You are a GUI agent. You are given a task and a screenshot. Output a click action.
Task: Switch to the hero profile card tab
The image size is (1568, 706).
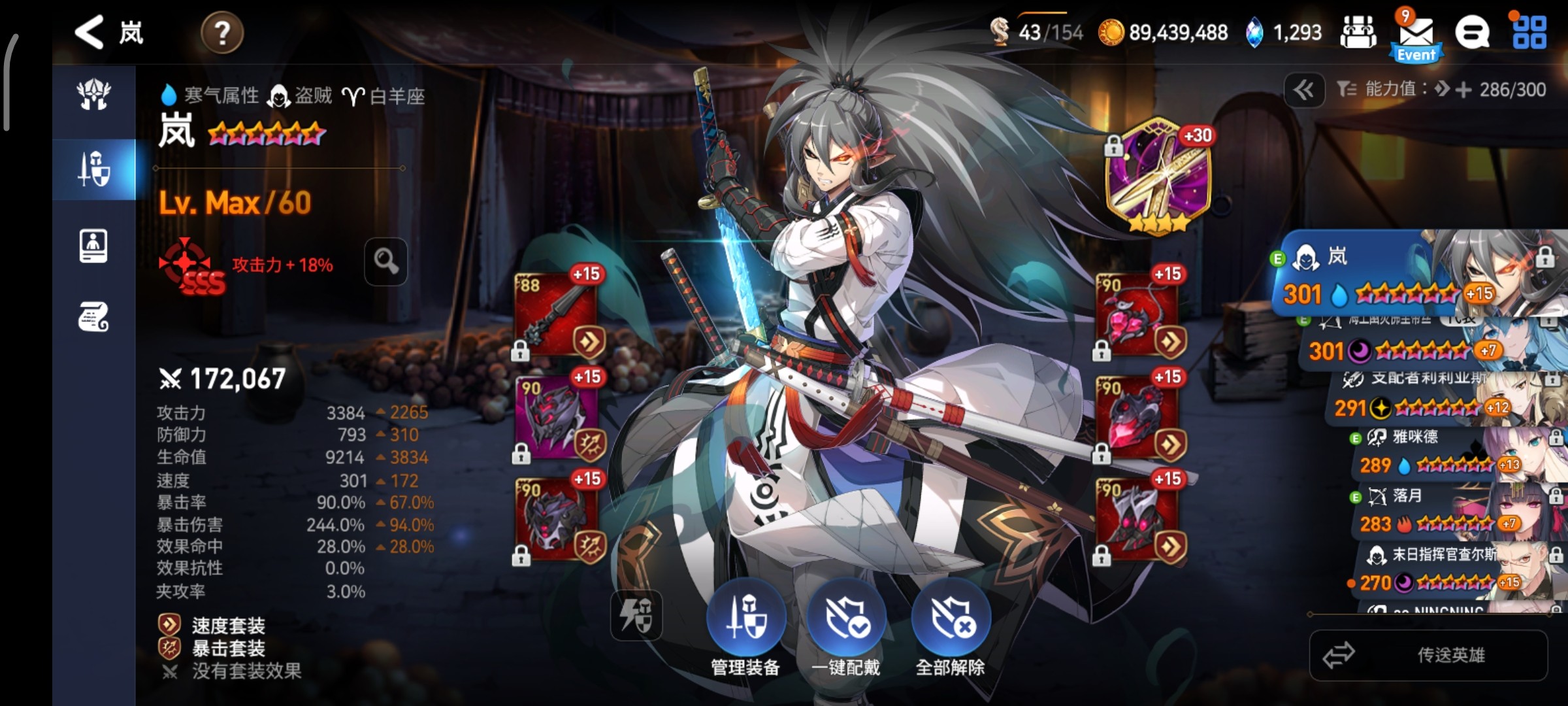point(94,246)
